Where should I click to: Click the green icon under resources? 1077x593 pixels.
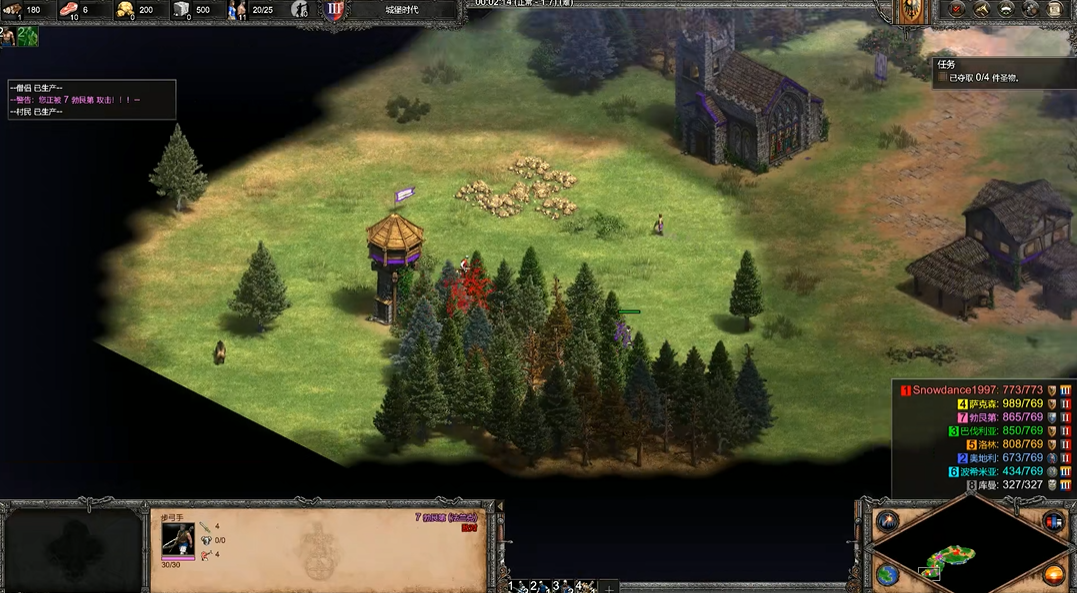point(28,37)
